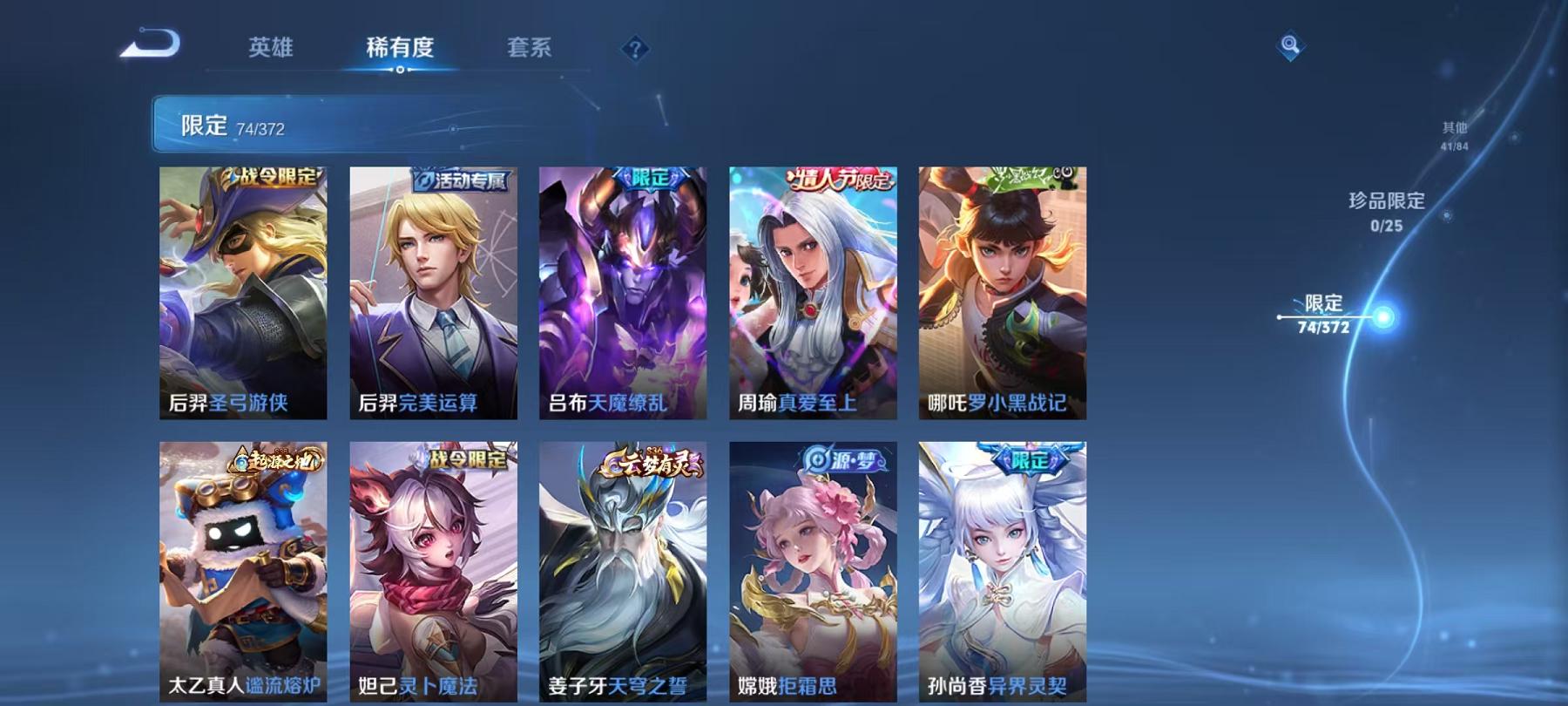Switch to the 英雄 tab
Screen dimensions: 1568x706
pyautogui.click(x=271, y=50)
